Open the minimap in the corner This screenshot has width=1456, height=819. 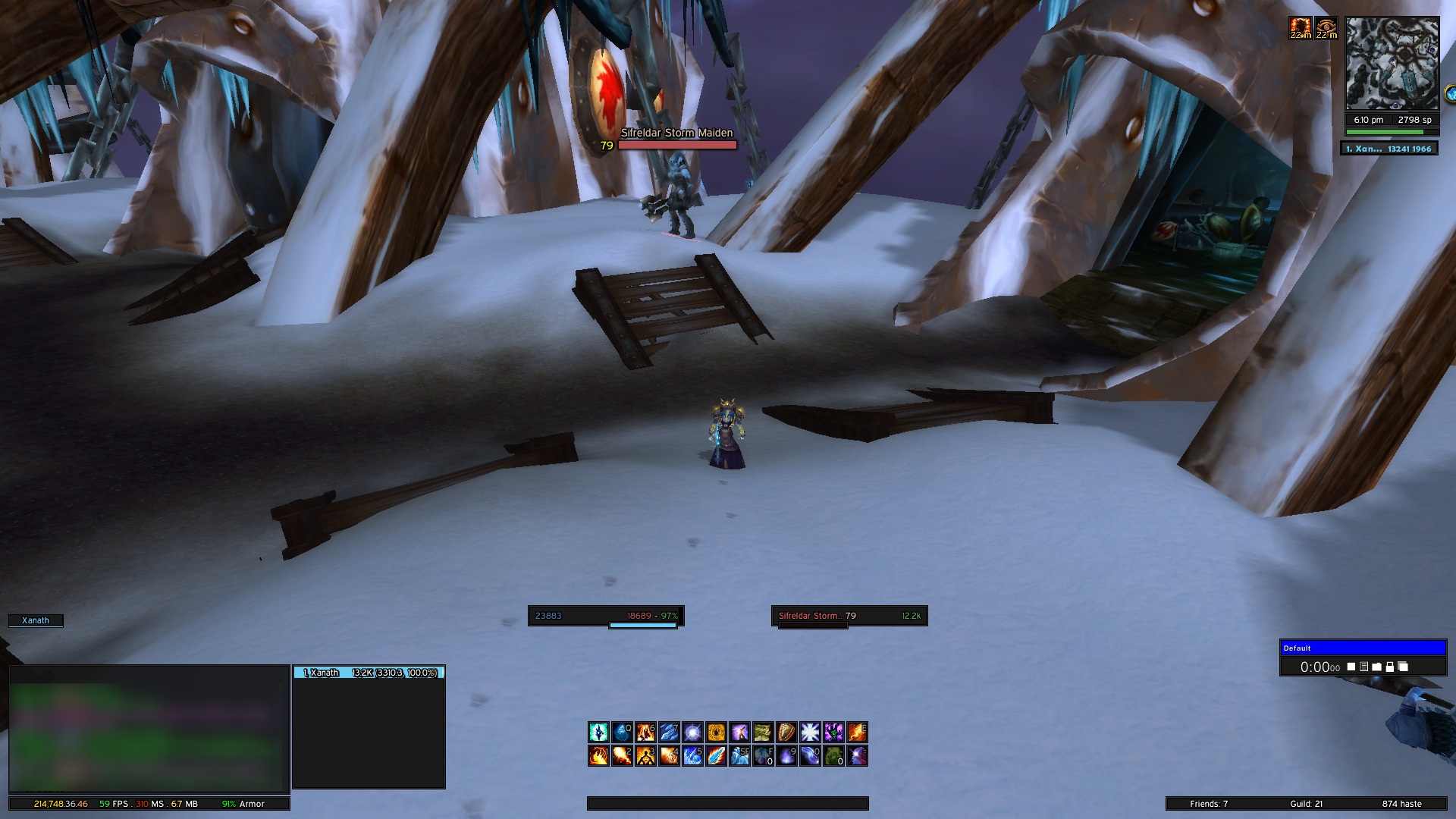tap(1392, 64)
